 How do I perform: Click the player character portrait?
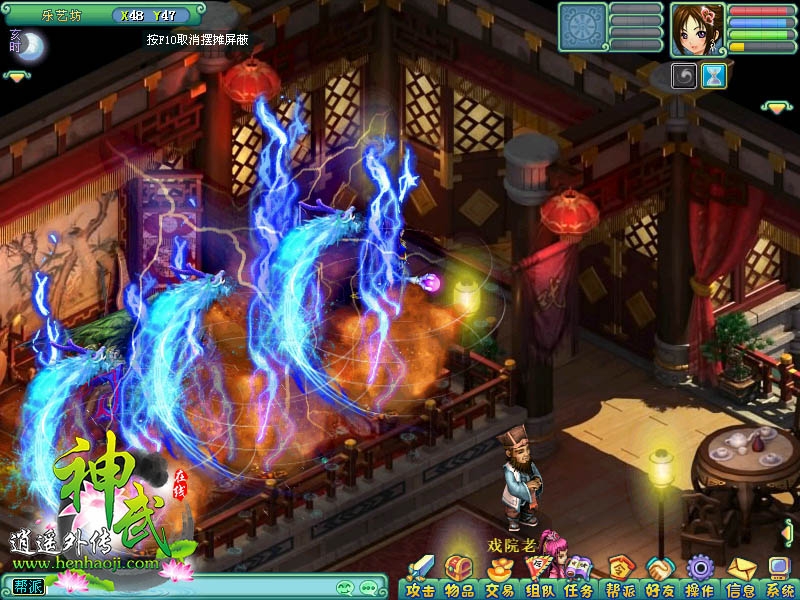pyautogui.click(x=697, y=28)
